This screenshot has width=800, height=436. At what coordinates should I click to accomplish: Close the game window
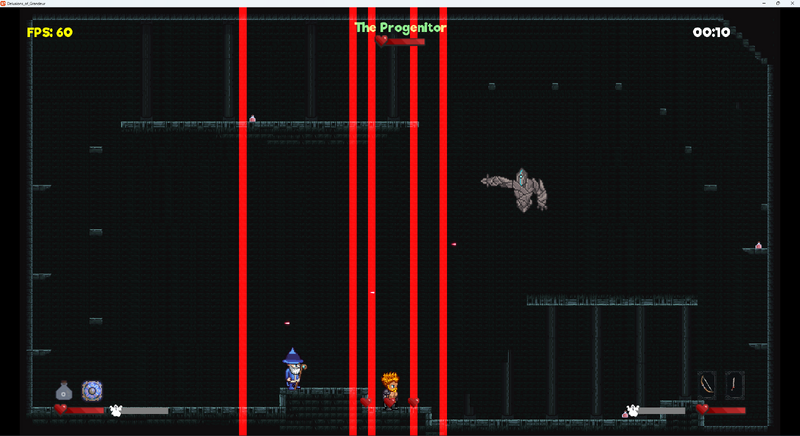[x=792, y=3]
